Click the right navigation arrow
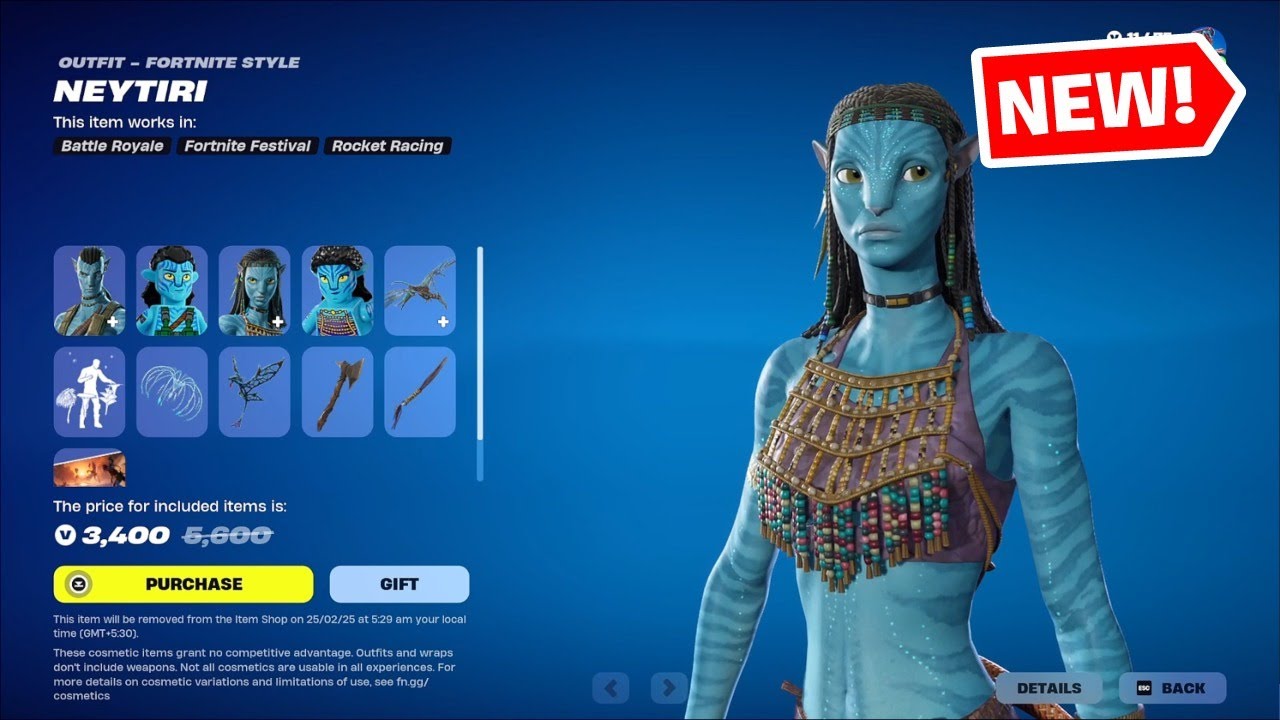1280x720 pixels. pyautogui.click(x=667, y=688)
